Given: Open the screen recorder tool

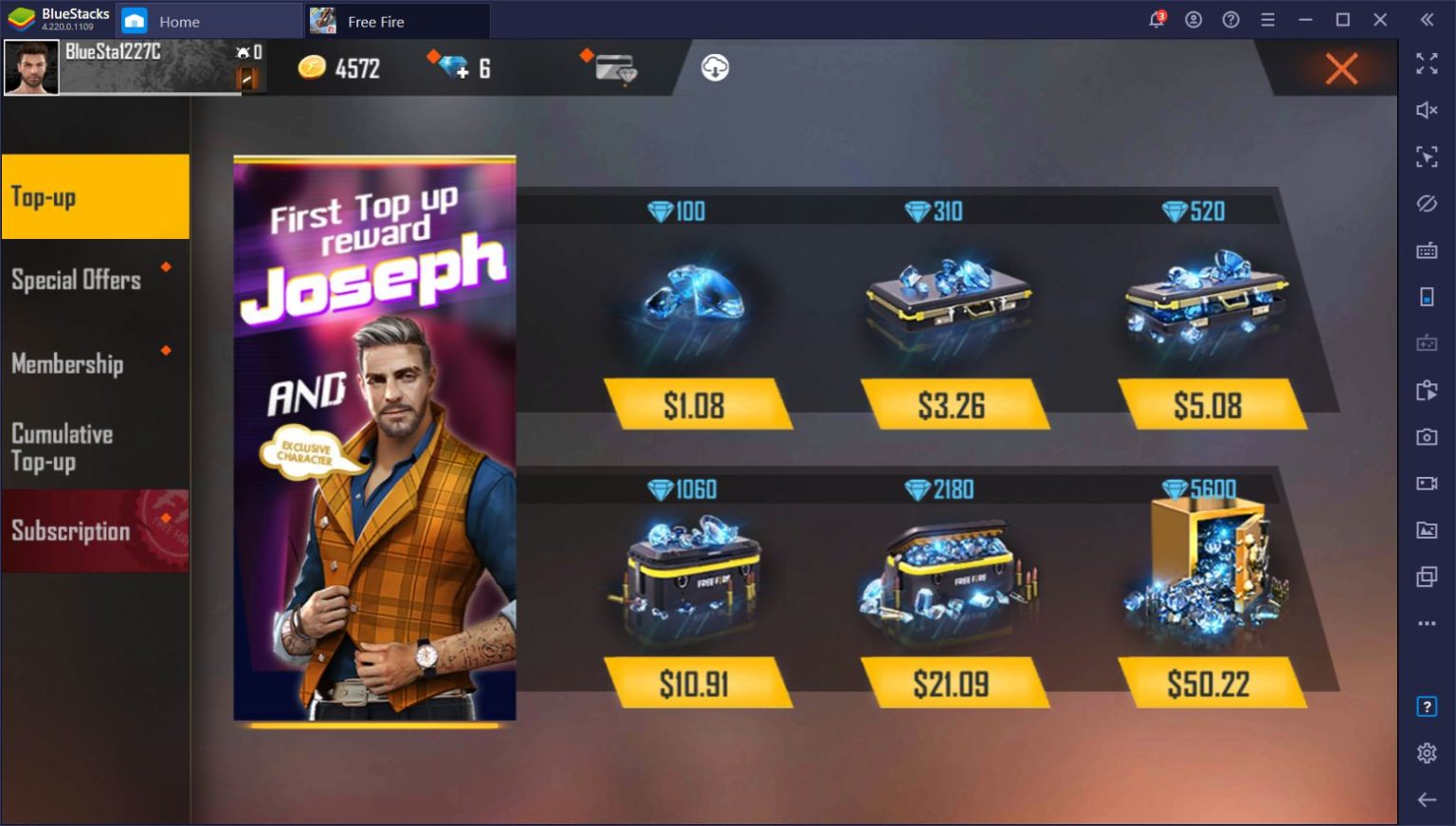Looking at the screenshot, I should [1427, 484].
